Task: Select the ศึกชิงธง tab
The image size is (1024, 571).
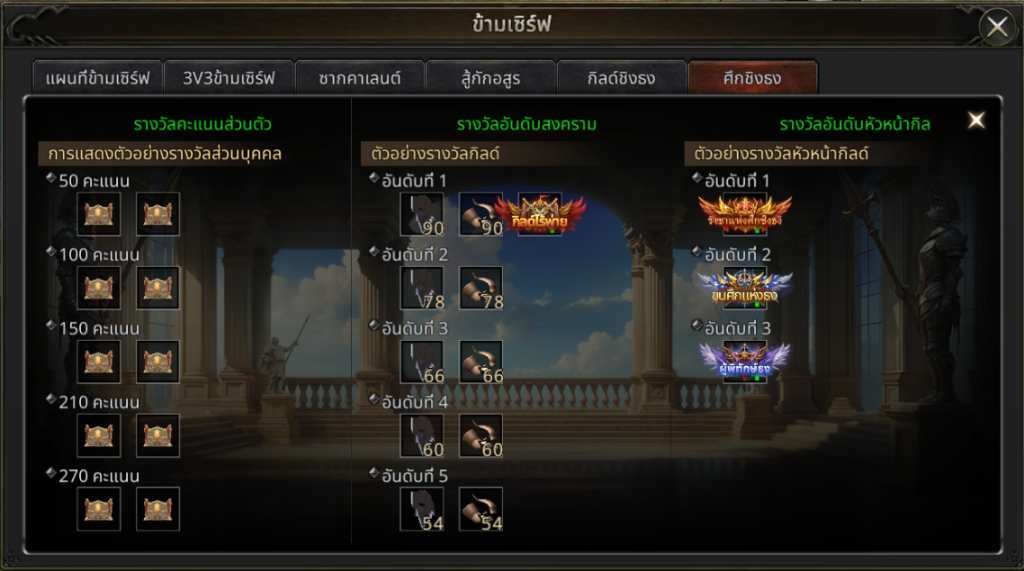Action: click(x=752, y=78)
